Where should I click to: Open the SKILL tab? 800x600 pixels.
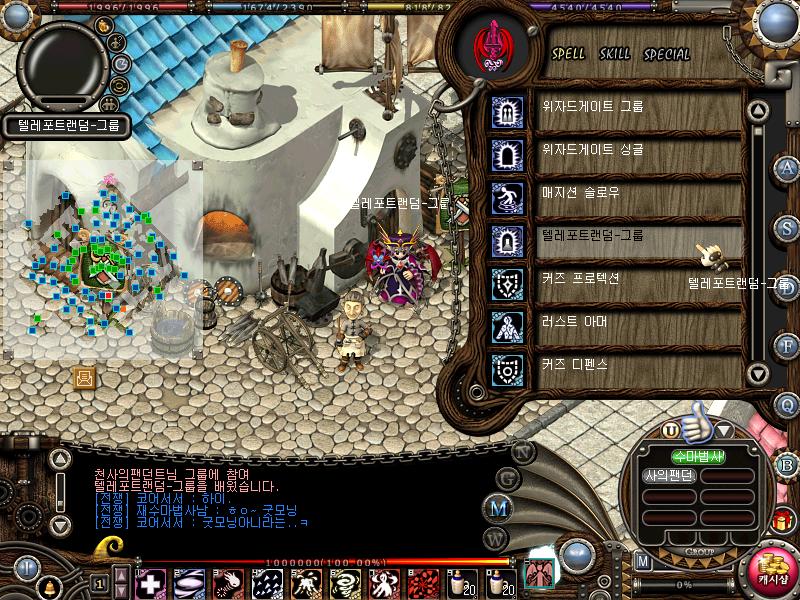point(614,54)
